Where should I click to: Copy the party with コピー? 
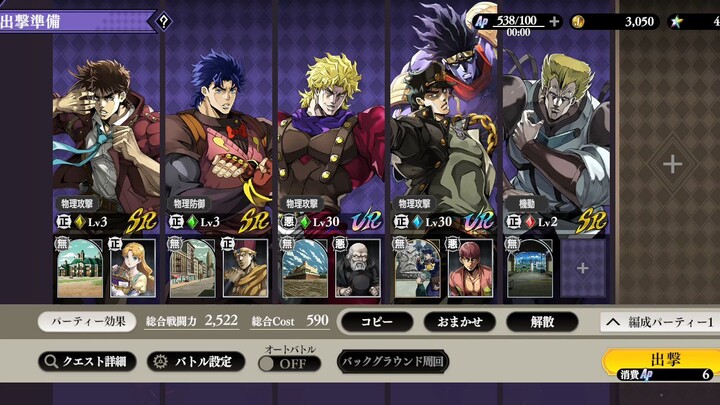[x=377, y=321]
